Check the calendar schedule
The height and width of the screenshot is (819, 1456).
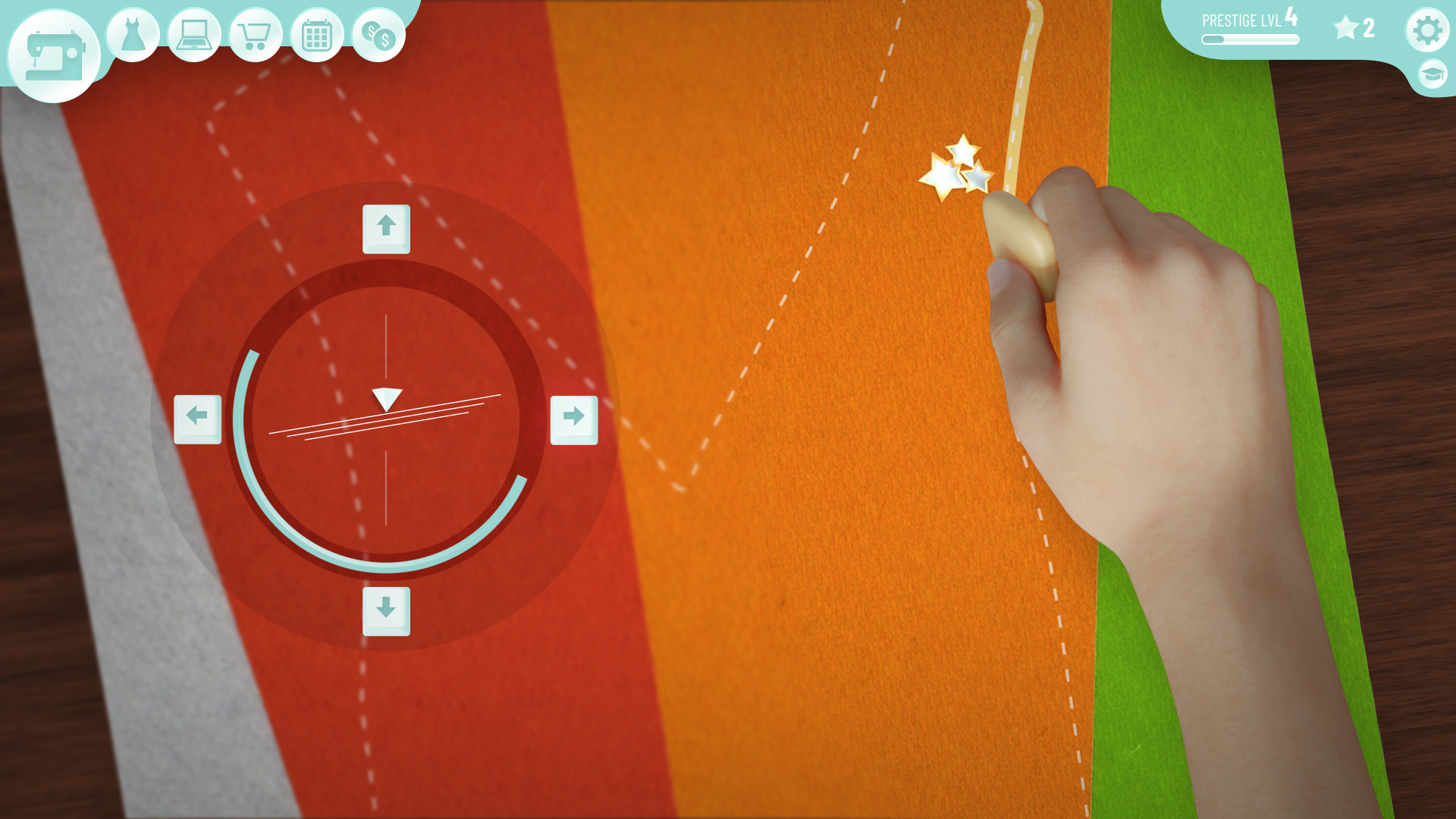pyautogui.click(x=315, y=33)
